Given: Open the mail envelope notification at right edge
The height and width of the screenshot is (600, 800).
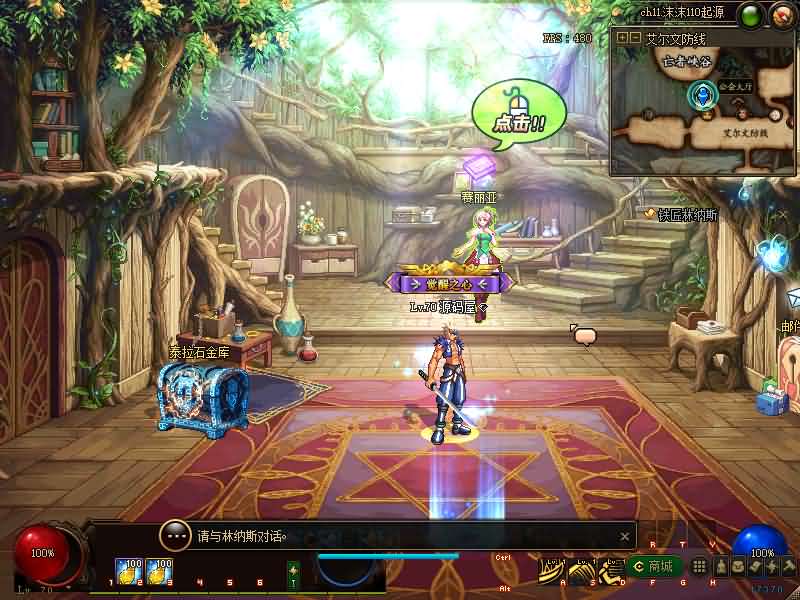Looking at the screenshot, I should click(793, 297).
